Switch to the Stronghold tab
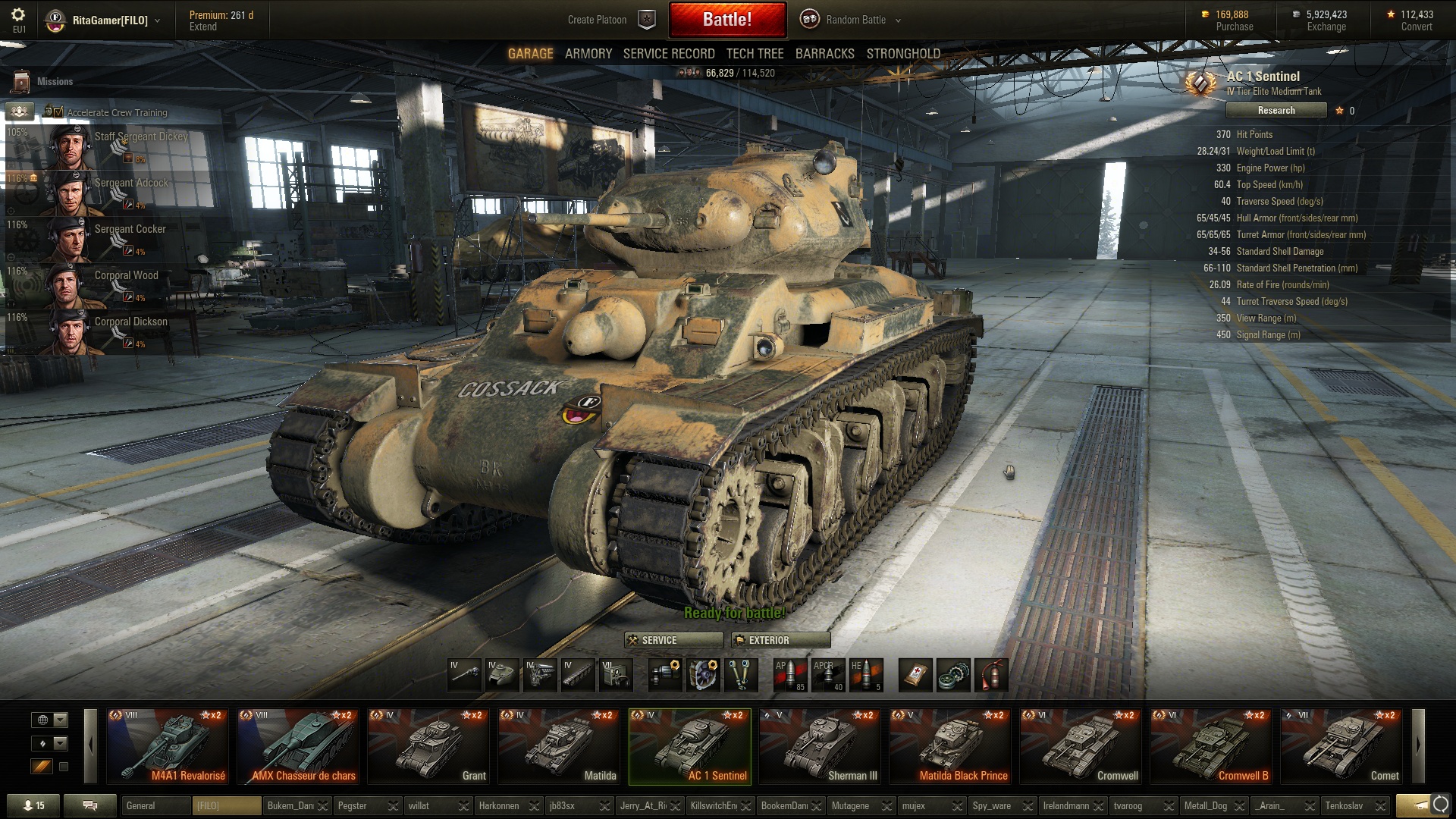The width and height of the screenshot is (1456, 819). click(903, 54)
